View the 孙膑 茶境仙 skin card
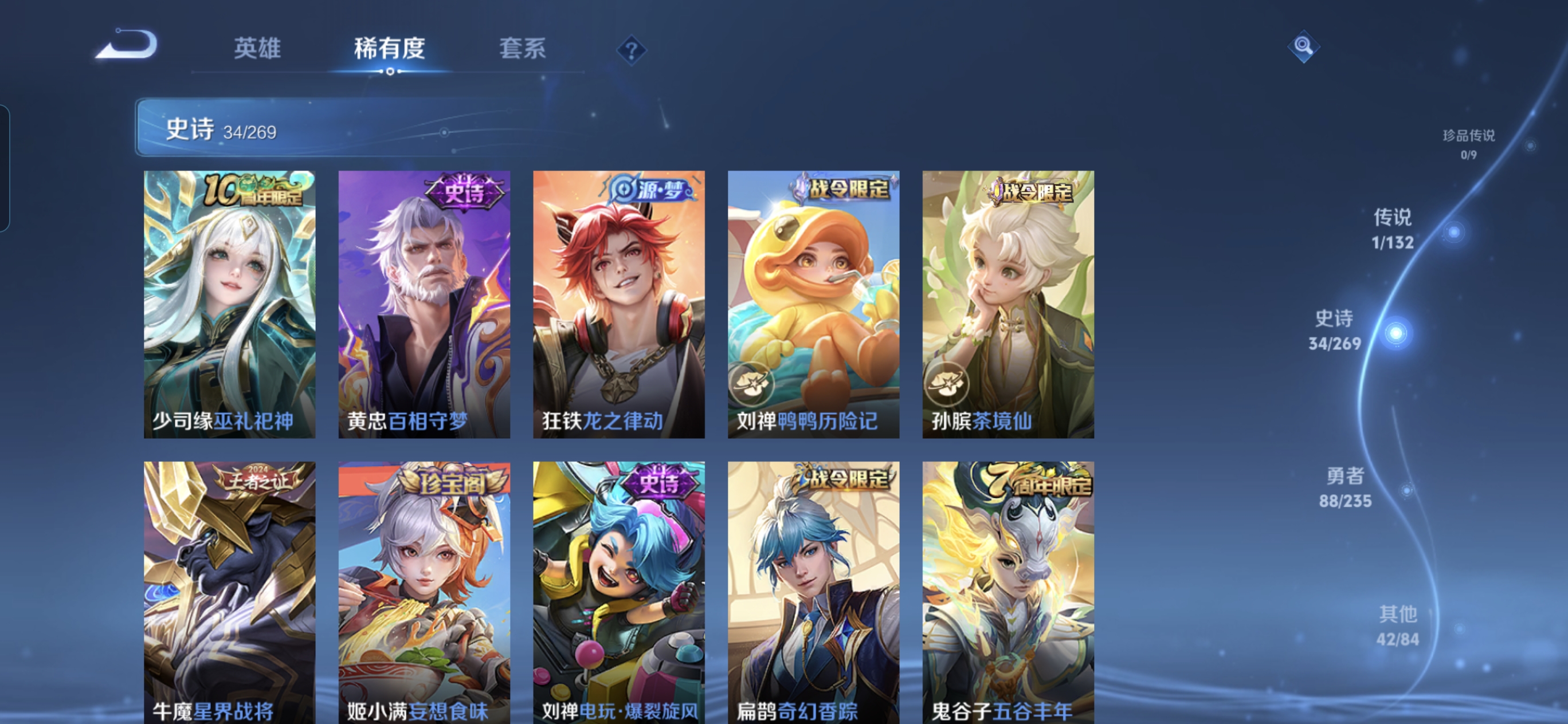Viewport: 1568px width, 724px height. coord(1008,304)
